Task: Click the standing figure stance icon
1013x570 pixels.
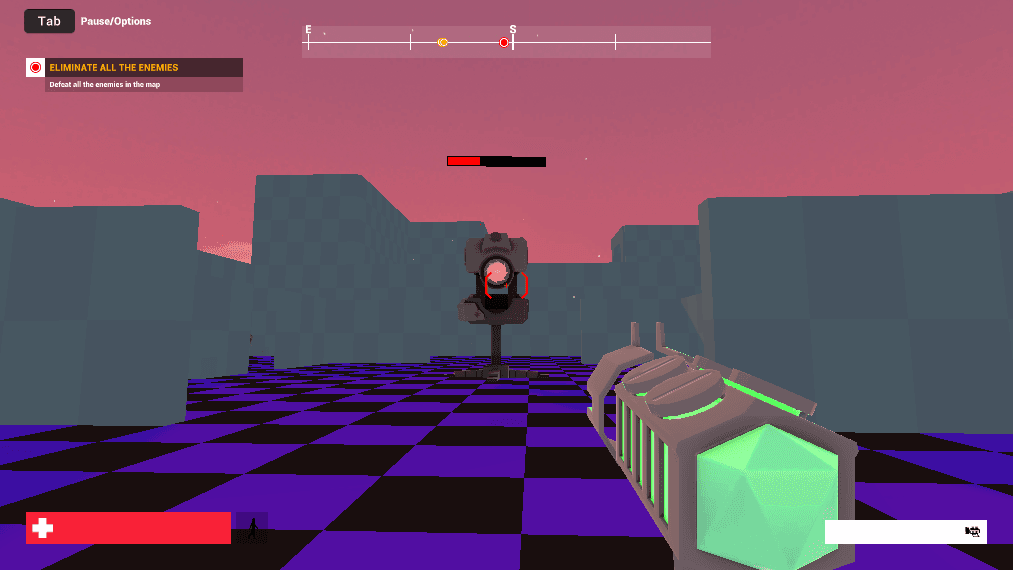Action: pyautogui.click(x=252, y=528)
